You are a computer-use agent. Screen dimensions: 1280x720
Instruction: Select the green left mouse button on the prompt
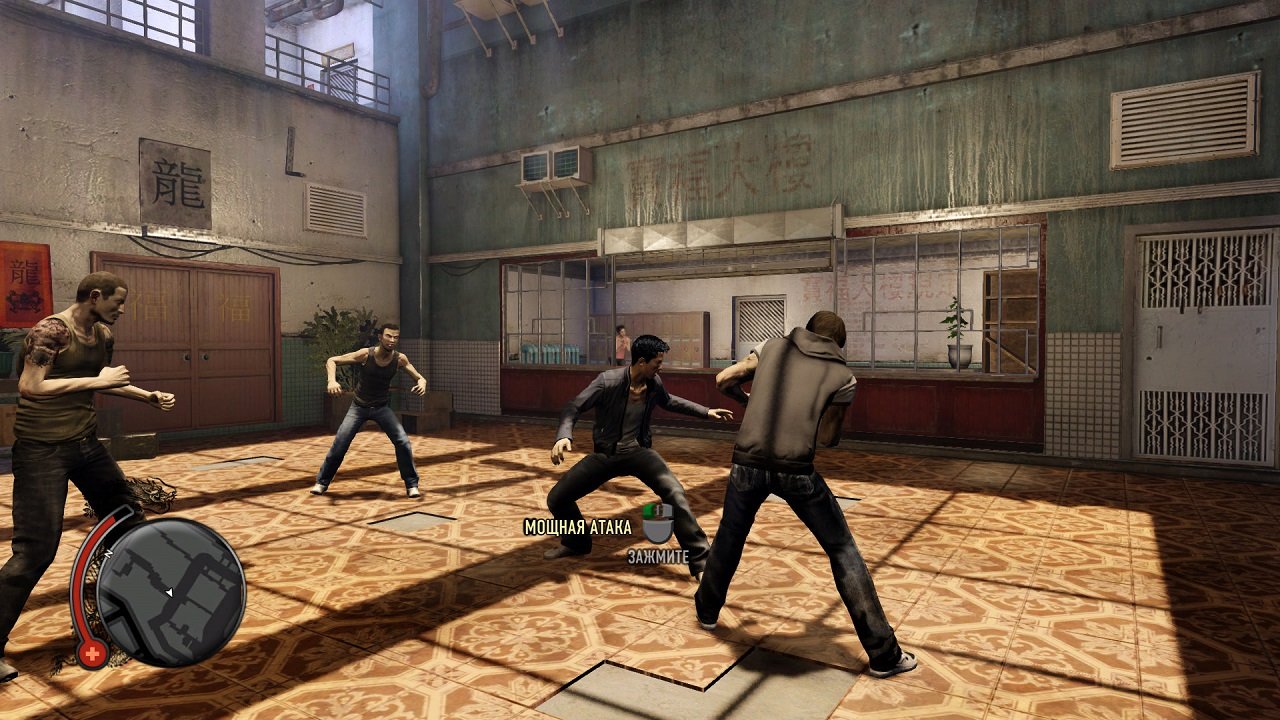(650, 512)
